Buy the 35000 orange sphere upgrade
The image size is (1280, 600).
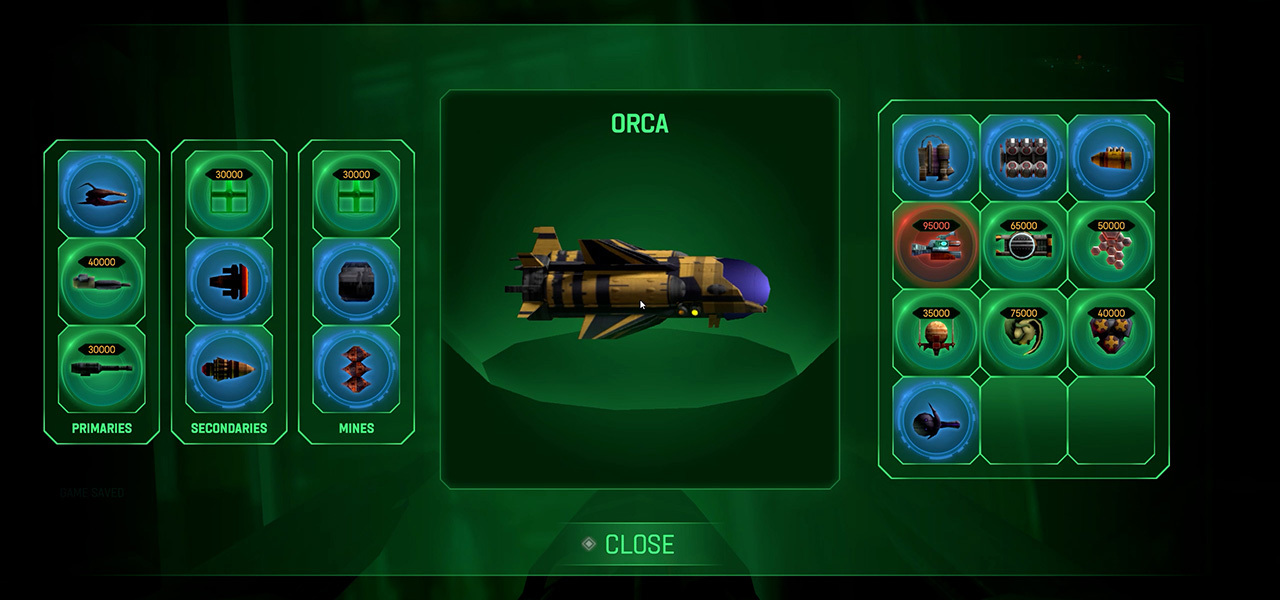click(x=936, y=333)
